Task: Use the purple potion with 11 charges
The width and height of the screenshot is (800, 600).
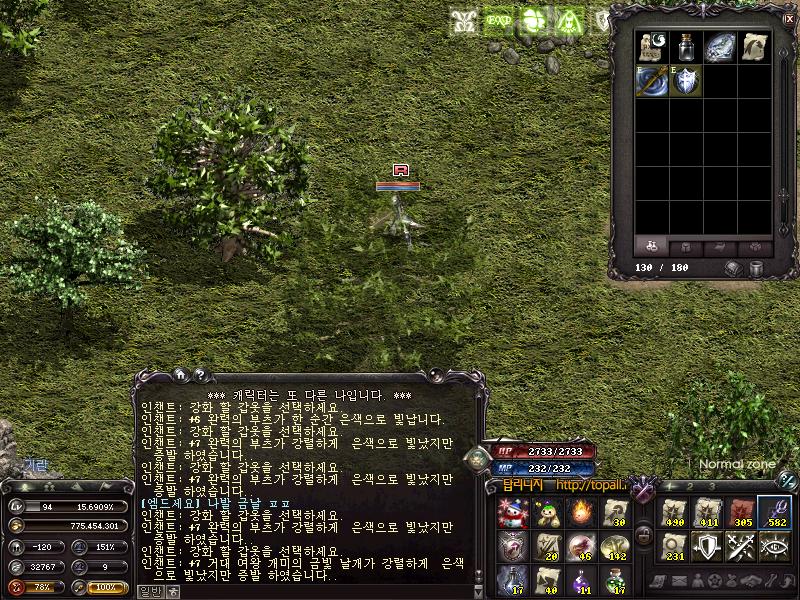Action: point(582,578)
